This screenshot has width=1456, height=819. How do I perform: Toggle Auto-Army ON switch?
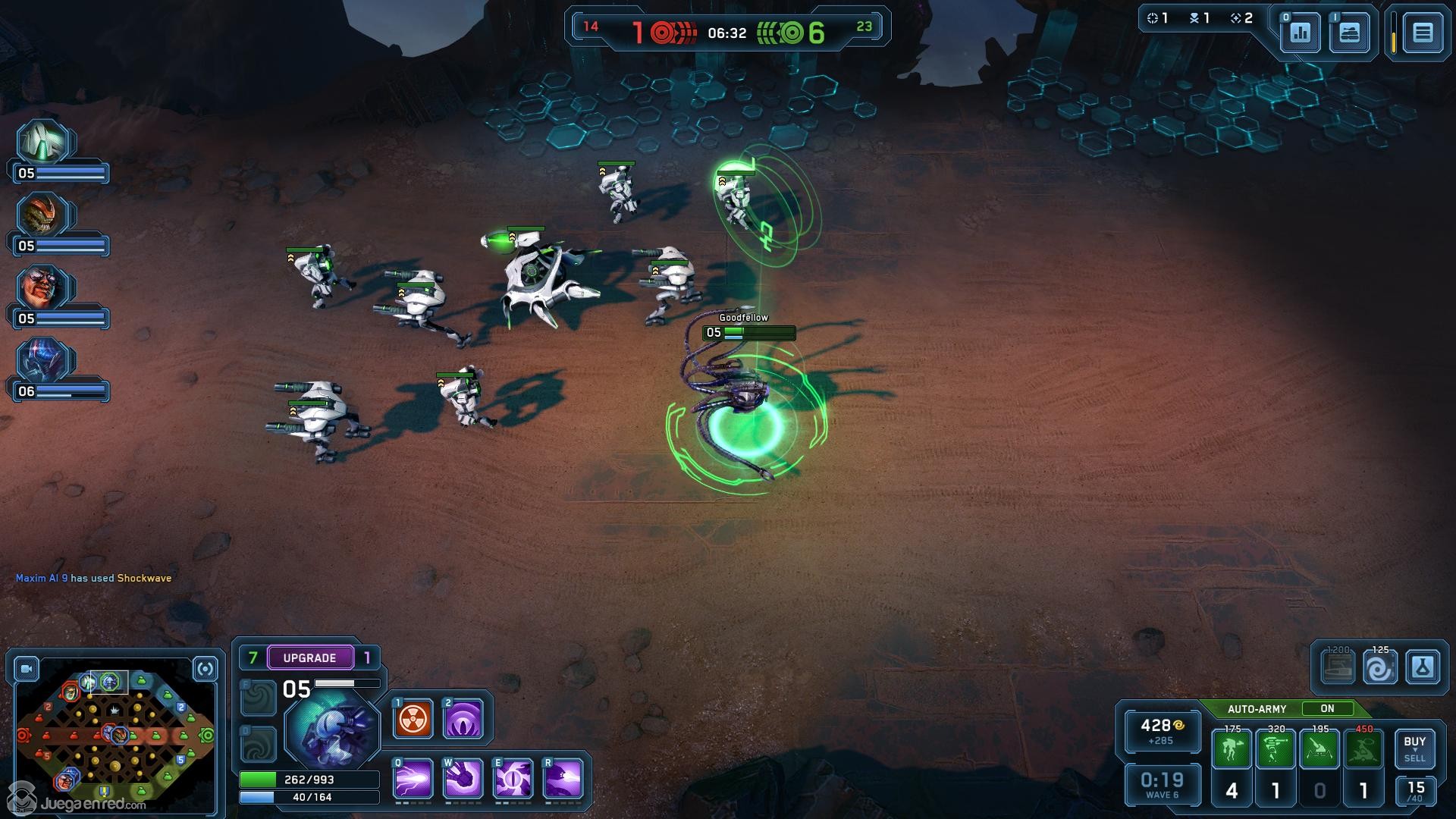[1327, 708]
